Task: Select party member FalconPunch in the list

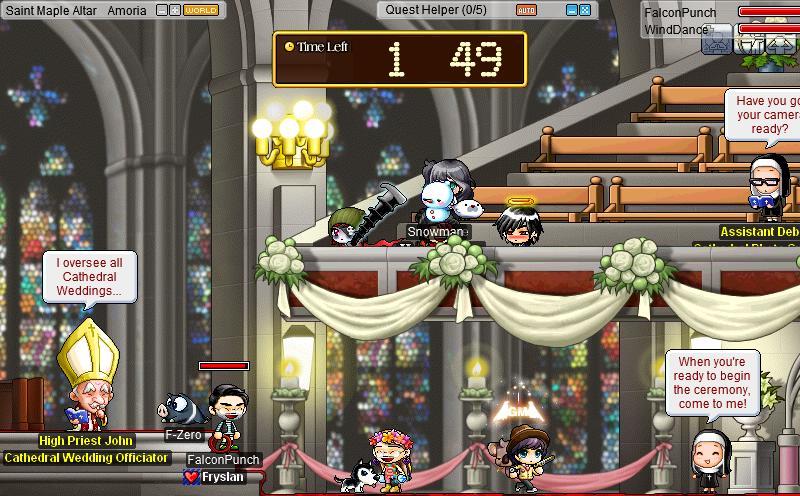Action: coord(680,12)
